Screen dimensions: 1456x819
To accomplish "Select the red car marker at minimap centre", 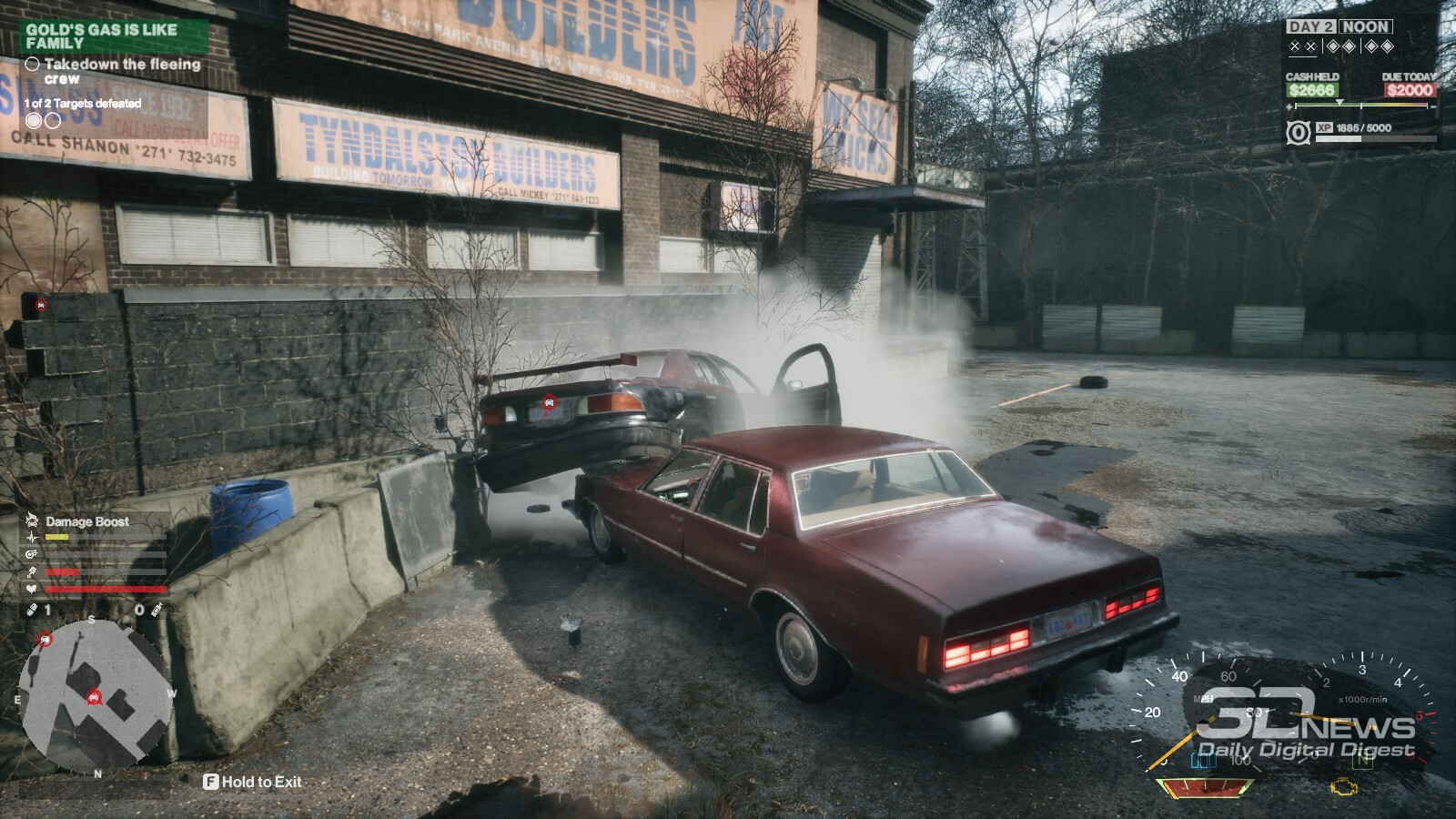I will point(93,698).
